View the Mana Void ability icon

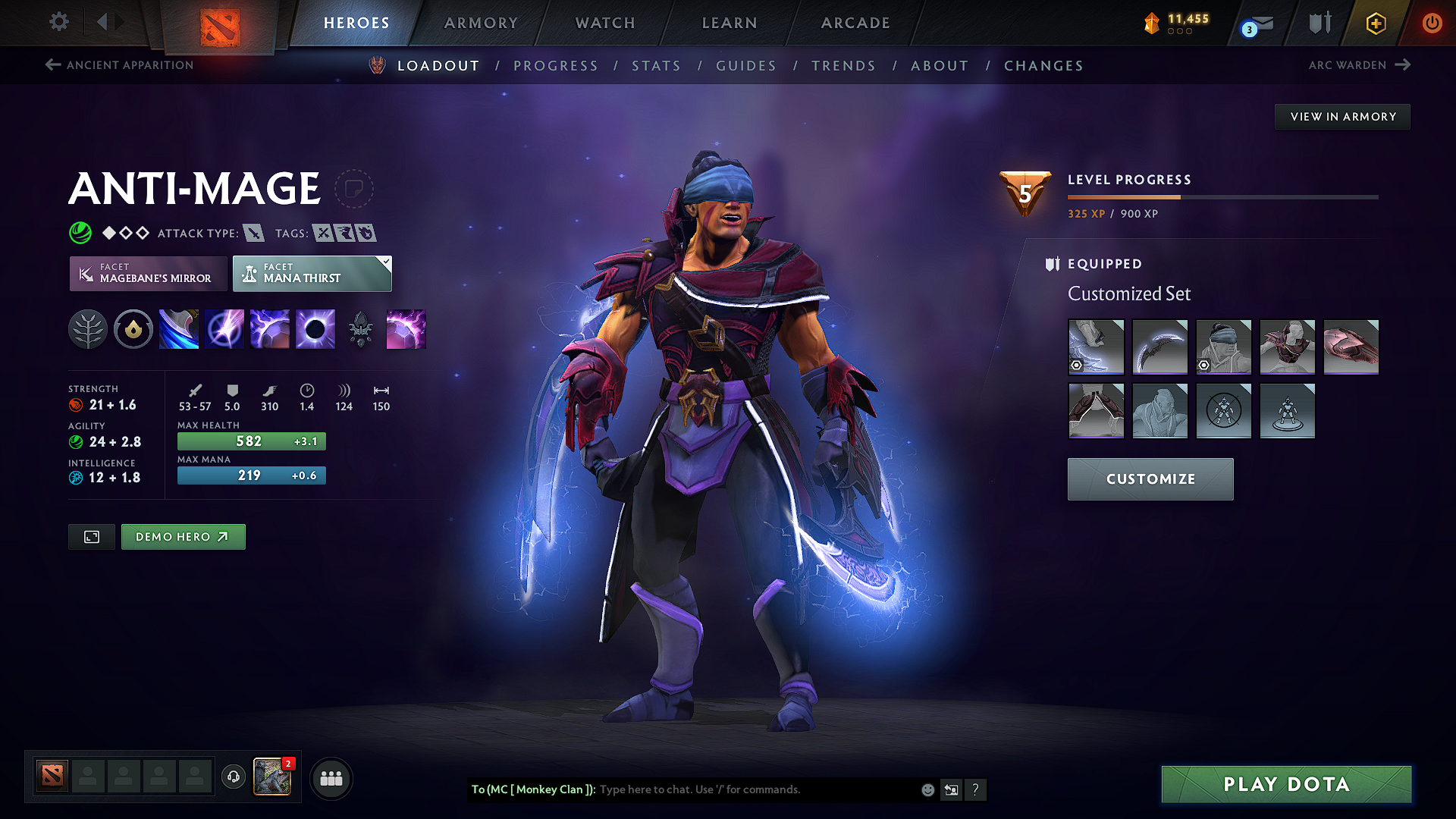[315, 329]
